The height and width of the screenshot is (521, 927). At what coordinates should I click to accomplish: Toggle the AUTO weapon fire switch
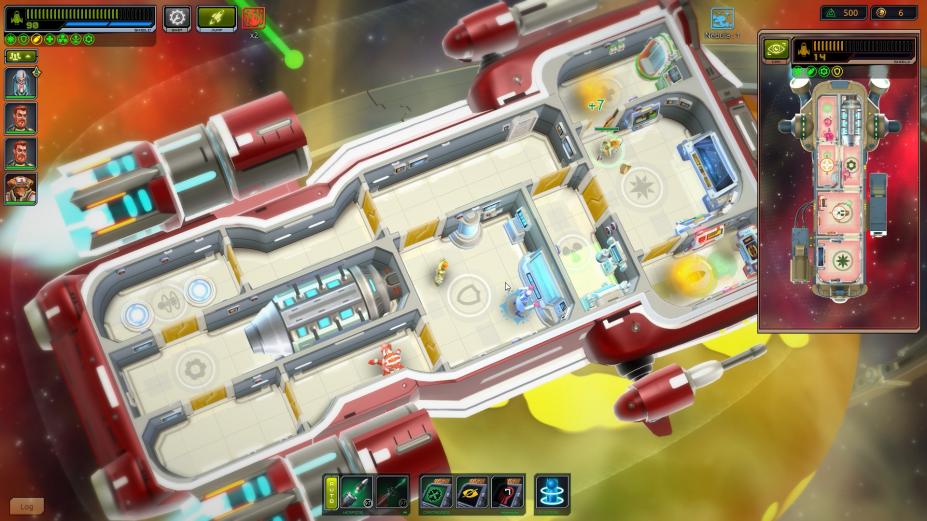331,493
